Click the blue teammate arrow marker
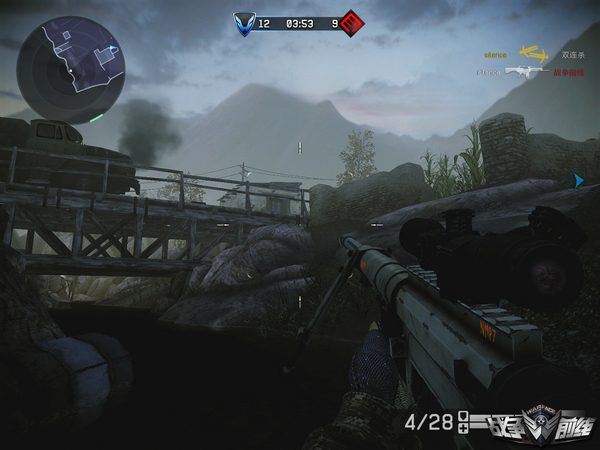Image resolution: width=600 pixels, height=450 pixels. (578, 180)
